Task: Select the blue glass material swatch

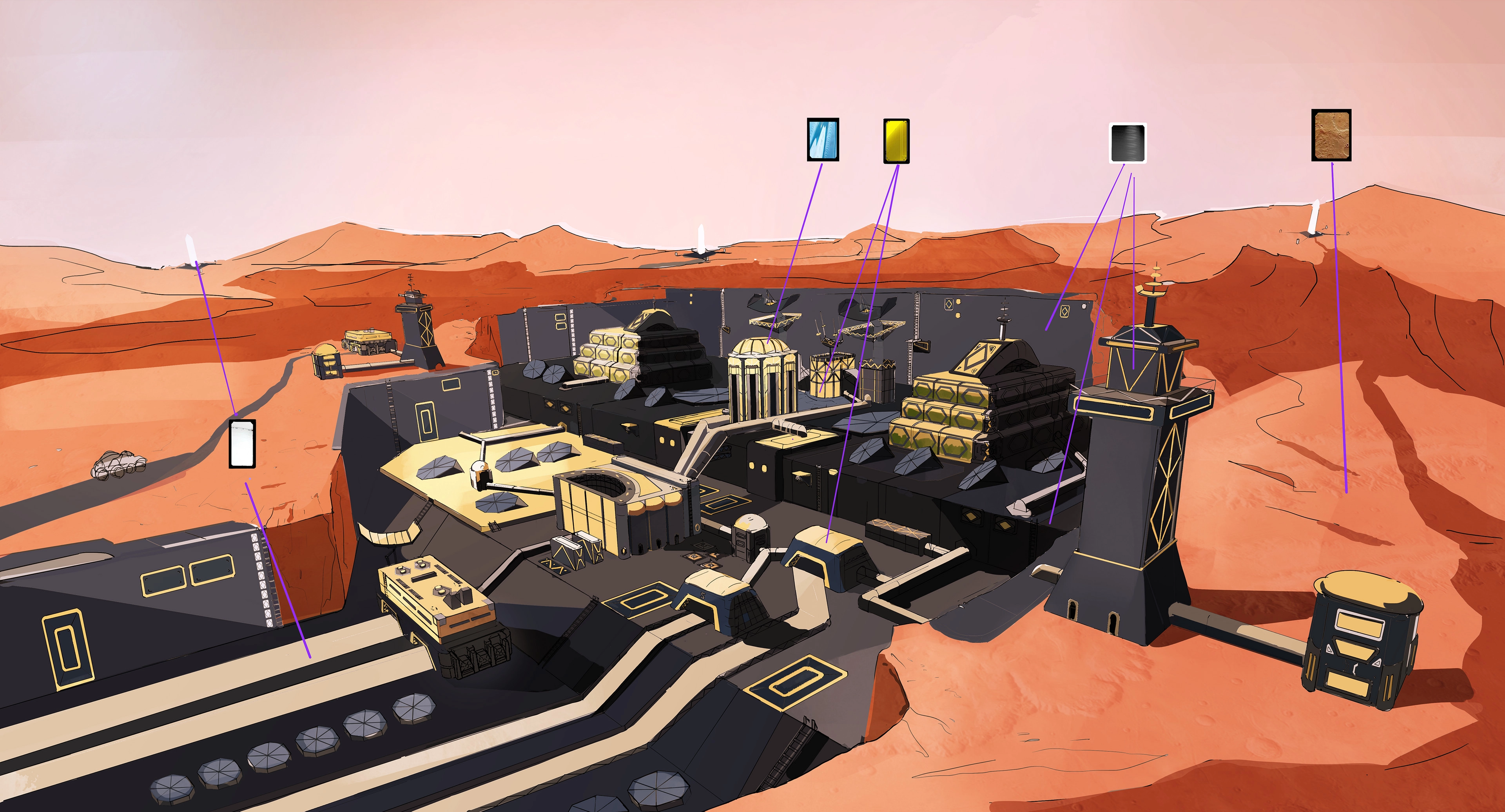Action: [823, 140]
